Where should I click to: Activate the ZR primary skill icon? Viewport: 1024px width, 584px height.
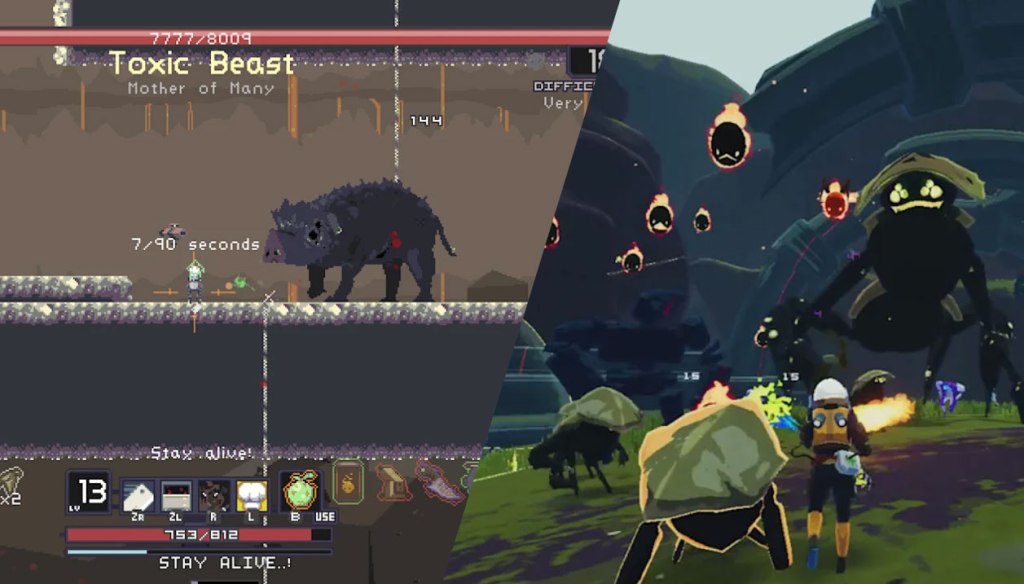(x=137, y=495)
